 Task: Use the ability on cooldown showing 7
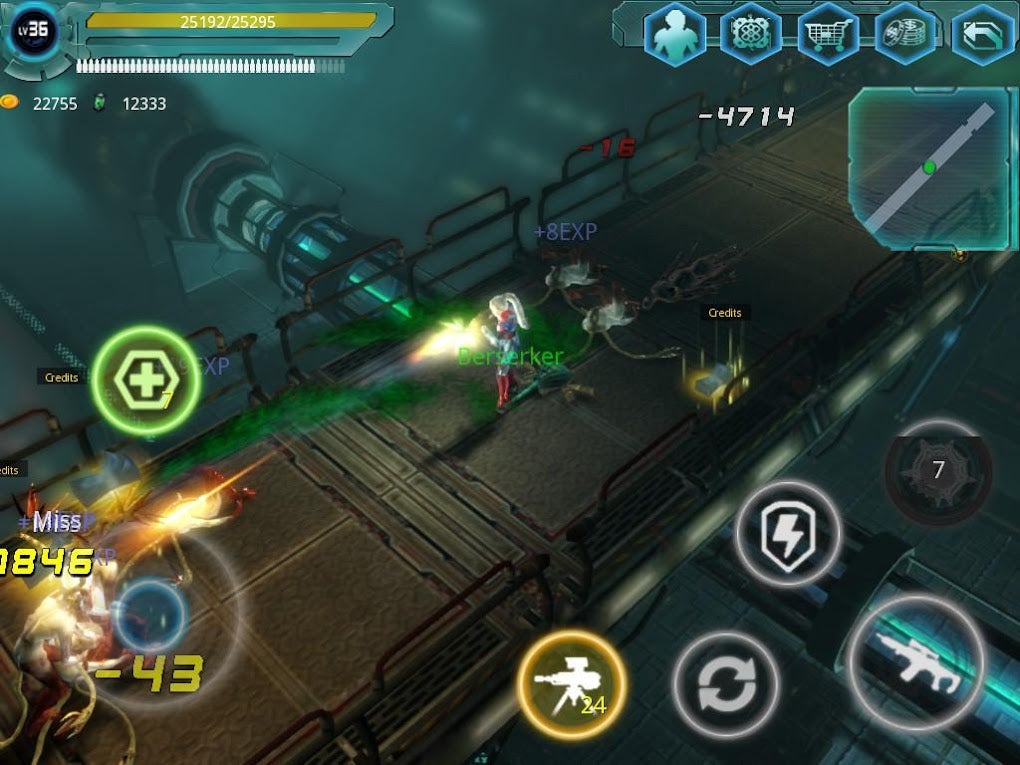point(938,470)
